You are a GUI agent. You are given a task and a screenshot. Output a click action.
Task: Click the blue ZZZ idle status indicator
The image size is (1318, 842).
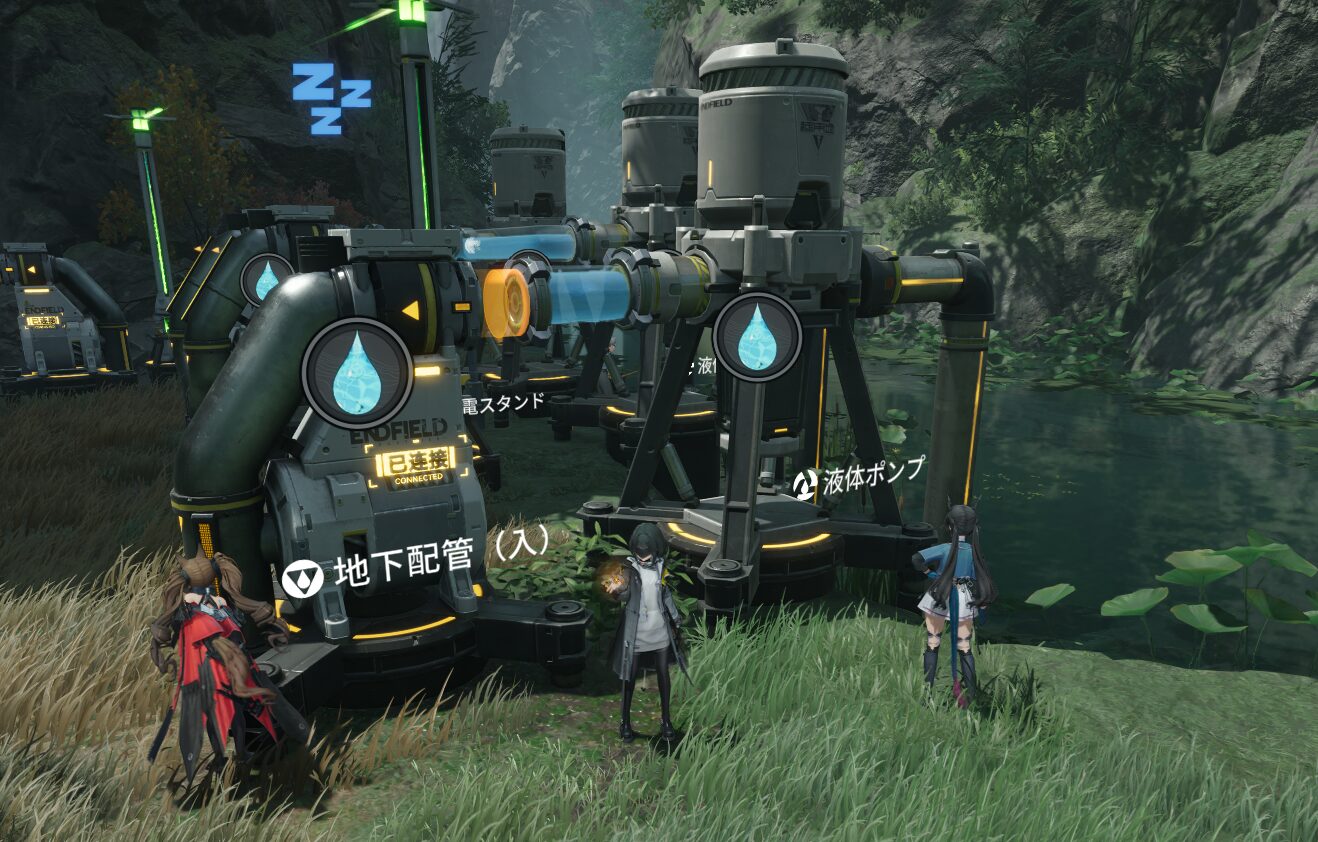(x=331, y=97)
